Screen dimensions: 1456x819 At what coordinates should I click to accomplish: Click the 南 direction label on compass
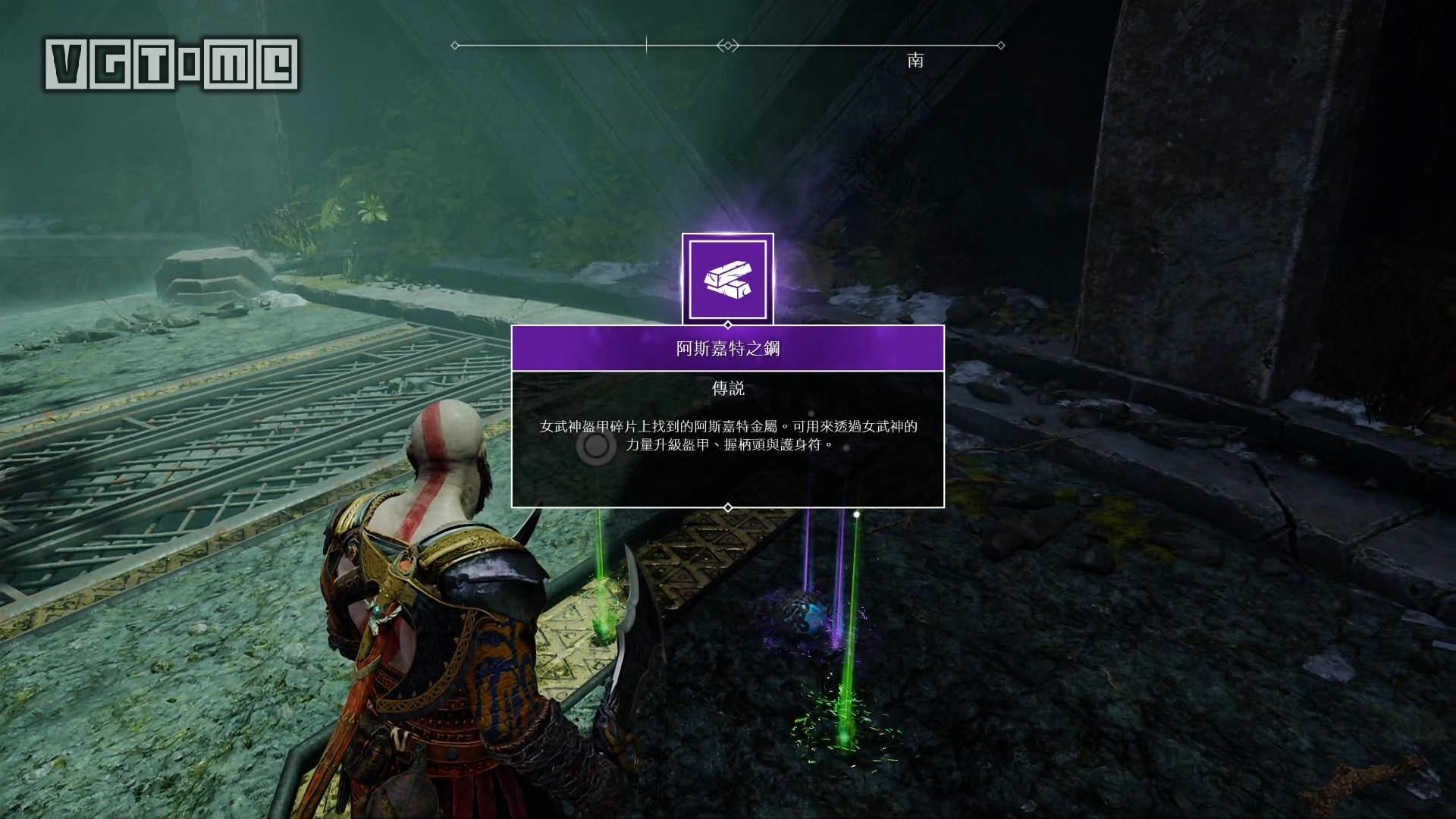tap(915, 61)
